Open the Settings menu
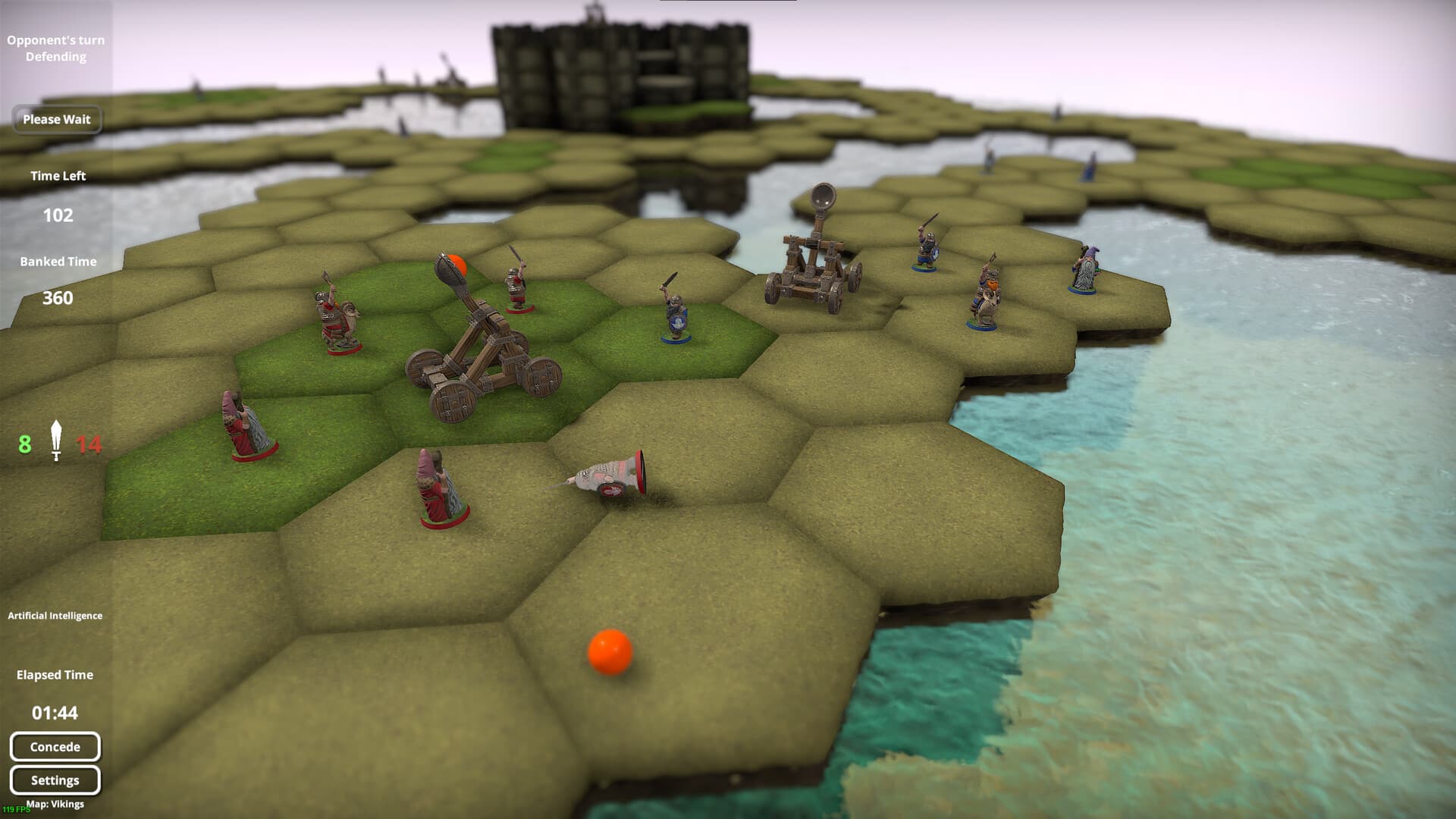The height and width of the screenshot is (819, 1456). [55, 780]
